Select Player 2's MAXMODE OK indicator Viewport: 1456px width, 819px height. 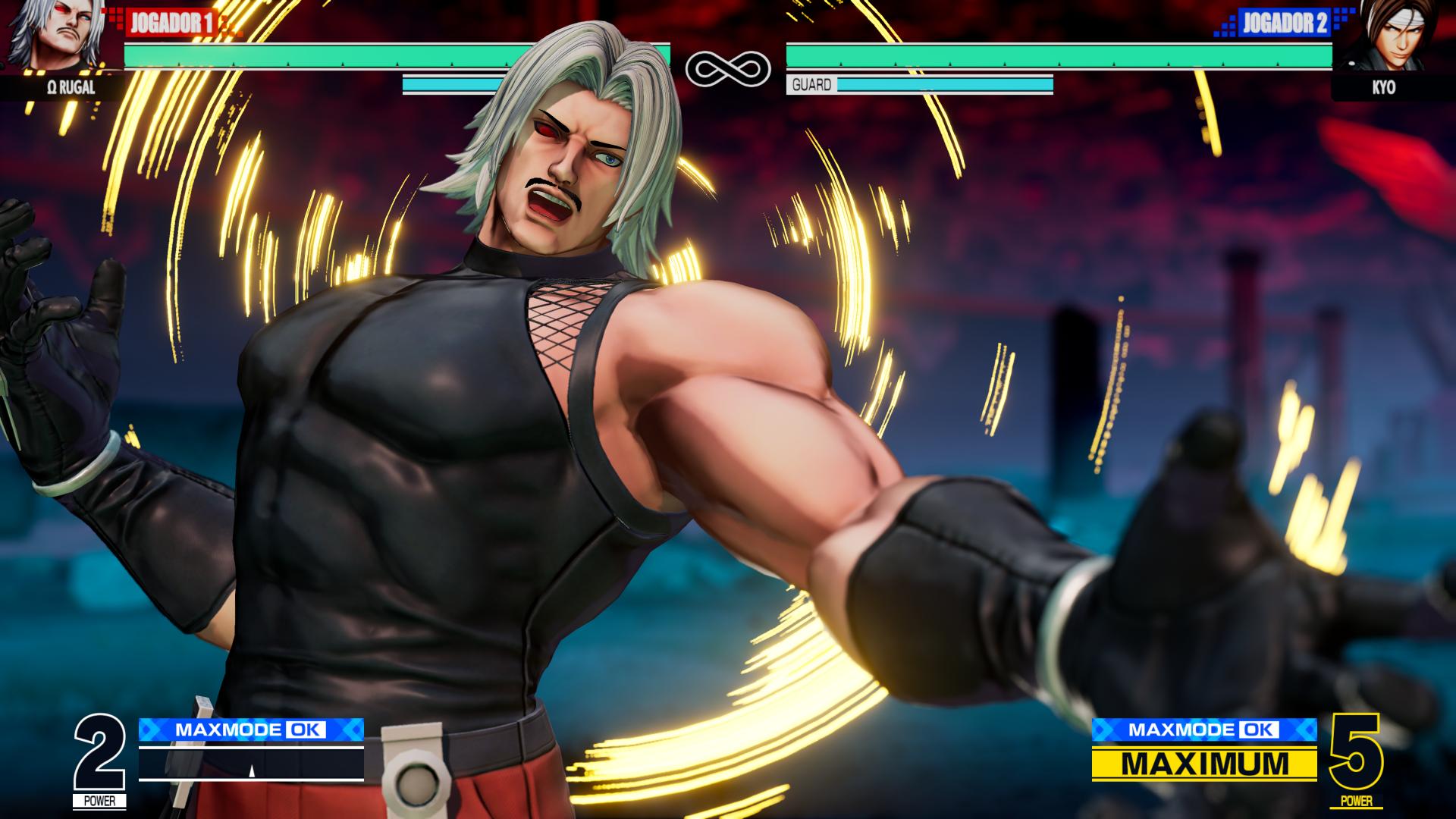1203,730
